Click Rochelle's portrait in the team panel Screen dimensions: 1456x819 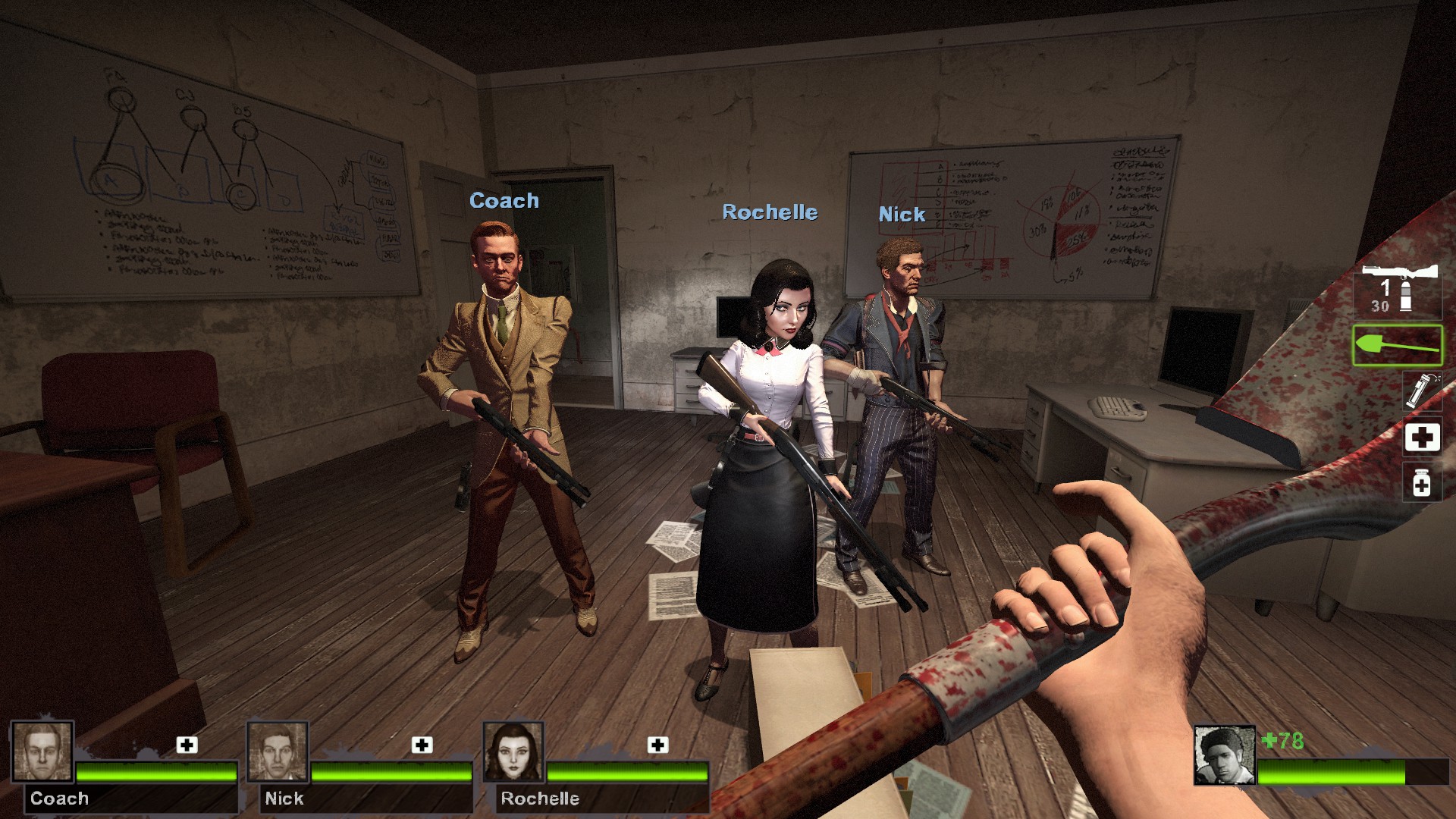(513, 752)
